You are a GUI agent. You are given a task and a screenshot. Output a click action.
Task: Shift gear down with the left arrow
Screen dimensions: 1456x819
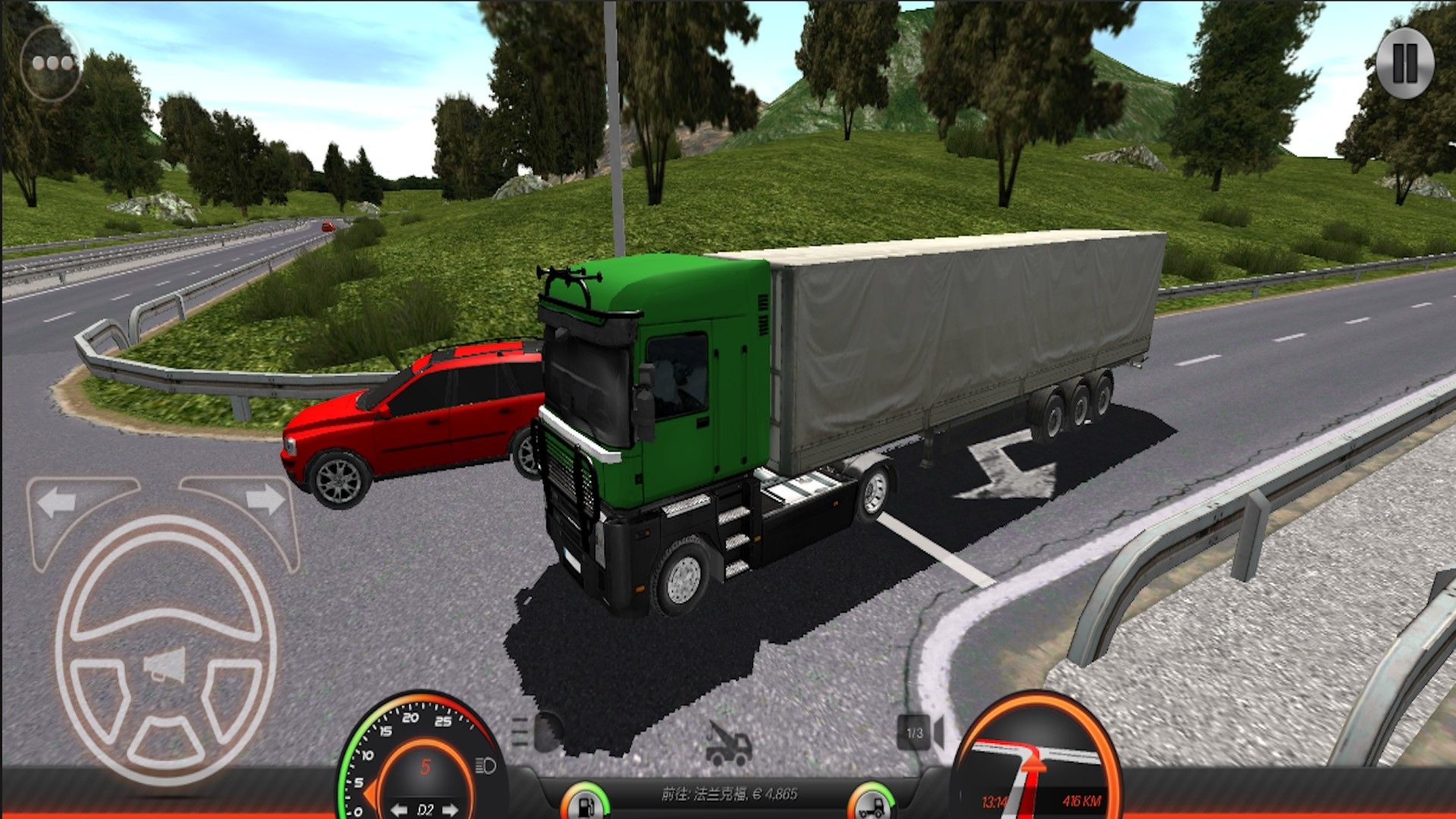[x=400, y=810]
